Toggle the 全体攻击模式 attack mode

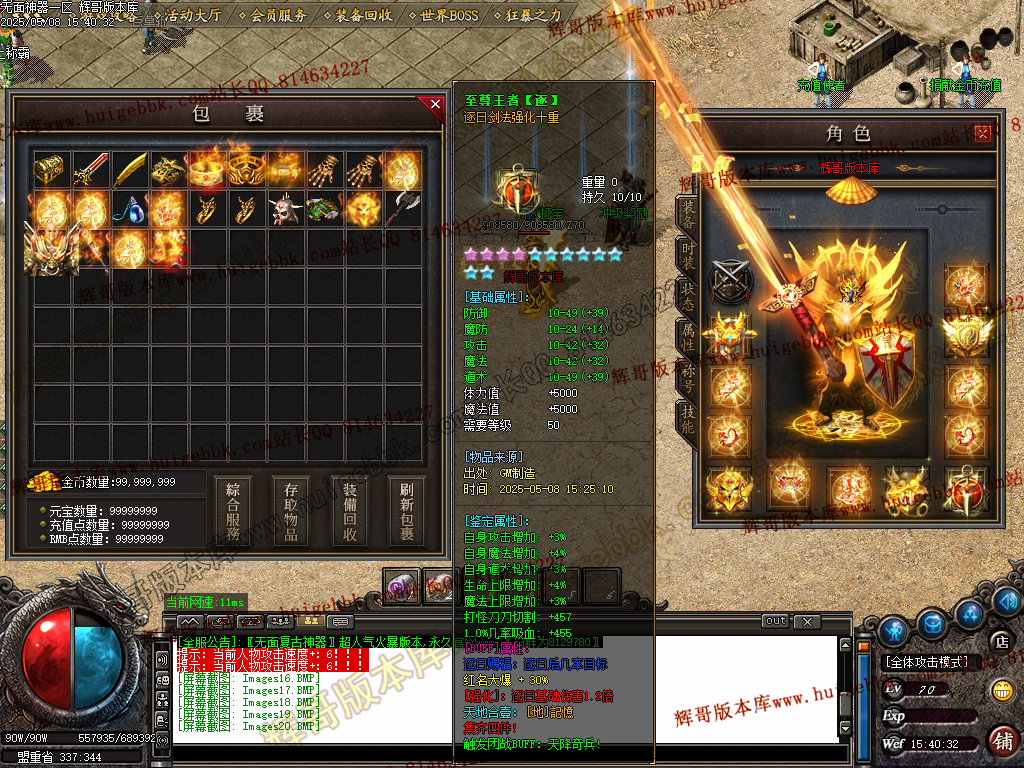pyautogui.click(x=927, y=662)
